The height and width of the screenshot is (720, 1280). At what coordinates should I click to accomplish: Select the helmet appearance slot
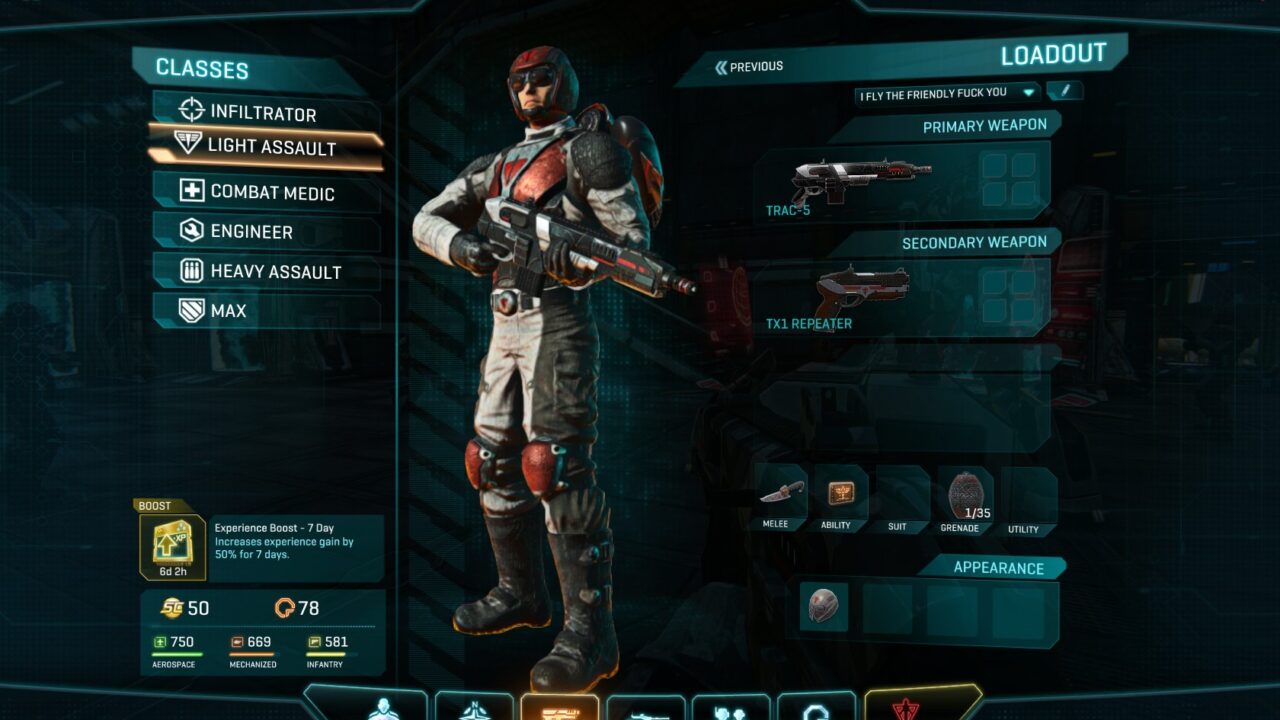point(824,607)
